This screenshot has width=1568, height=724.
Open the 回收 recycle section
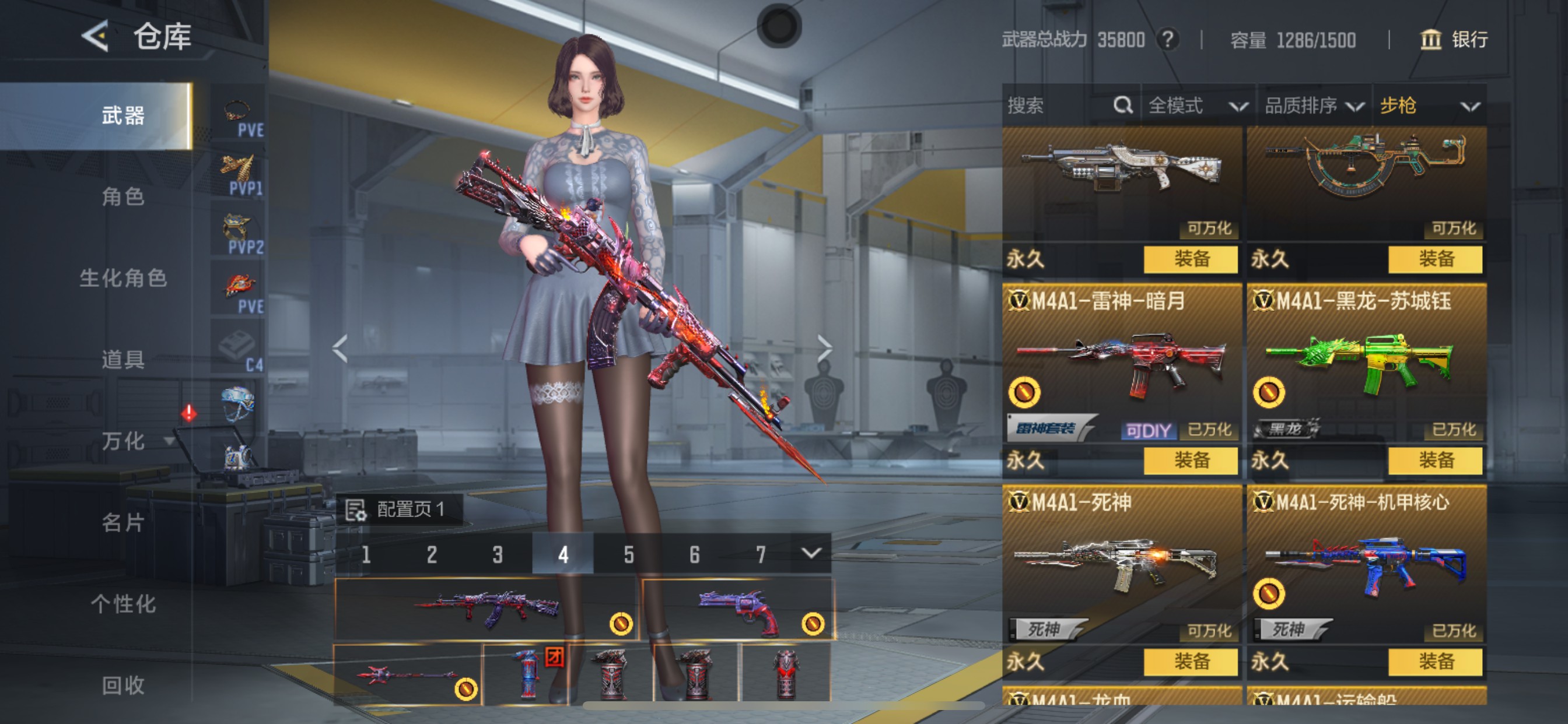(x=123, y=685)
